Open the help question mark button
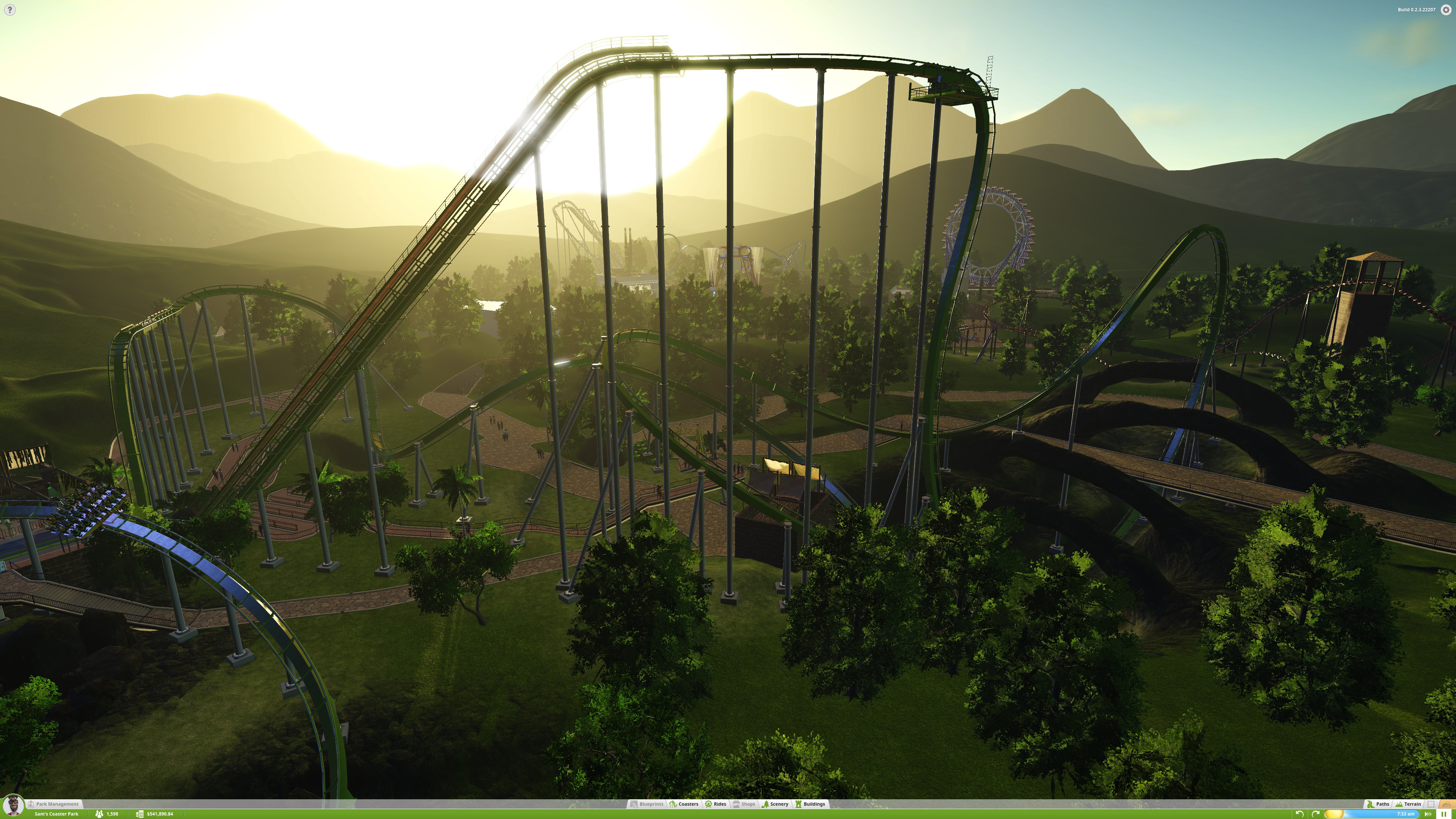 (x=9, y=9)
